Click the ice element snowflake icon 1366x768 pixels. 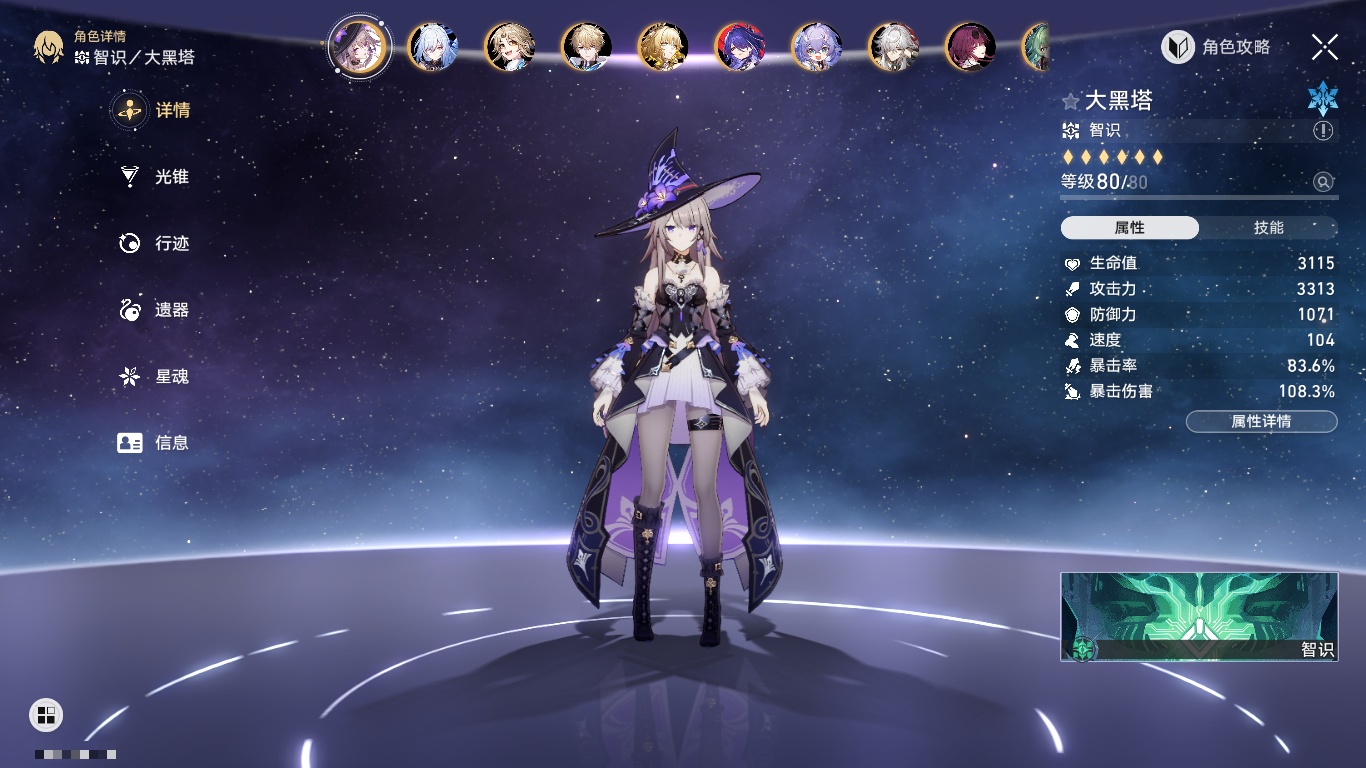point(1322,97)
